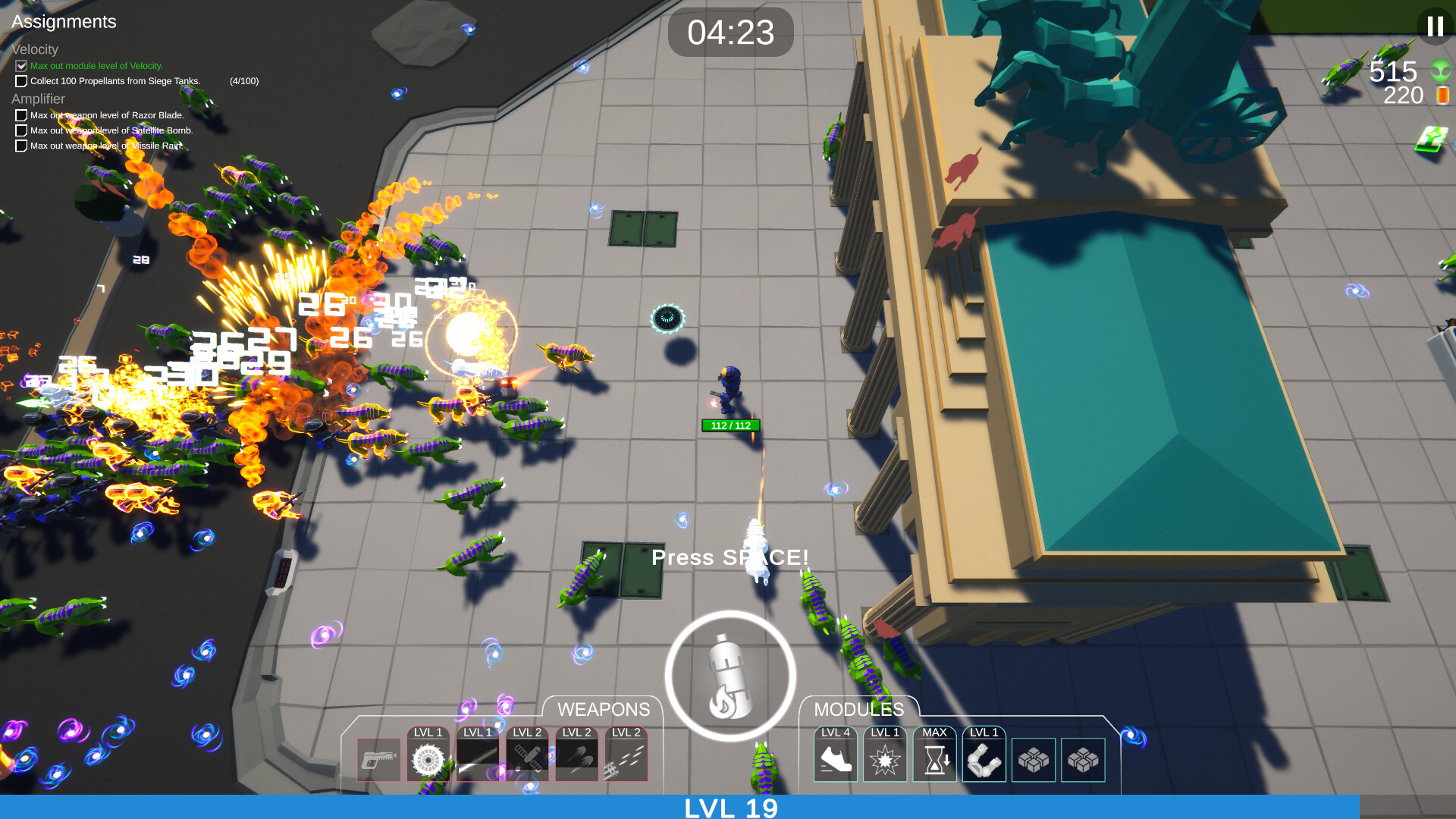The image size is (1456, 819).
Task: Click the Velocity boot module icon
Action: point(836,760)
